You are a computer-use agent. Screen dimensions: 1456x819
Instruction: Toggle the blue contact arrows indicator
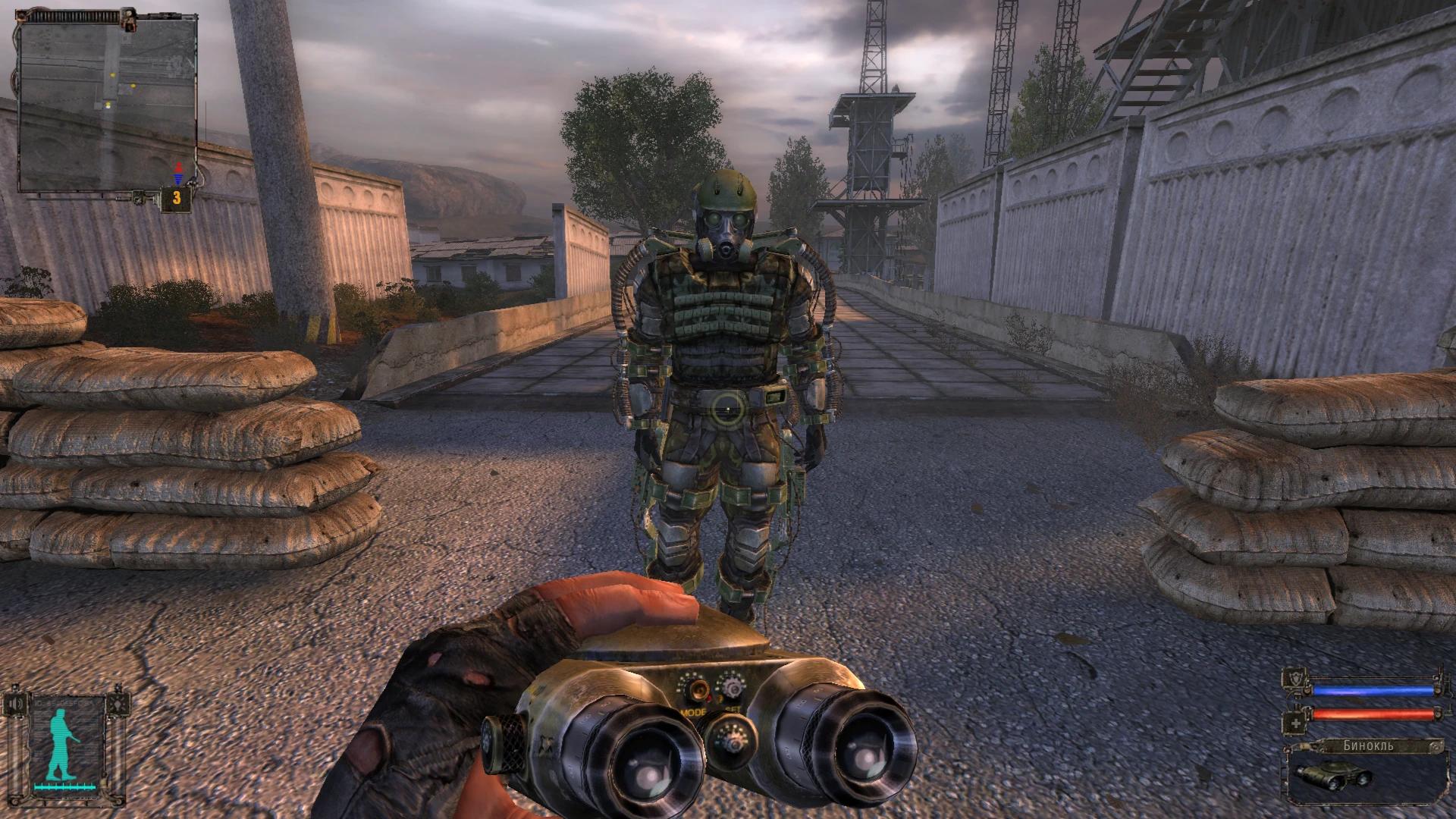[179, 179]
